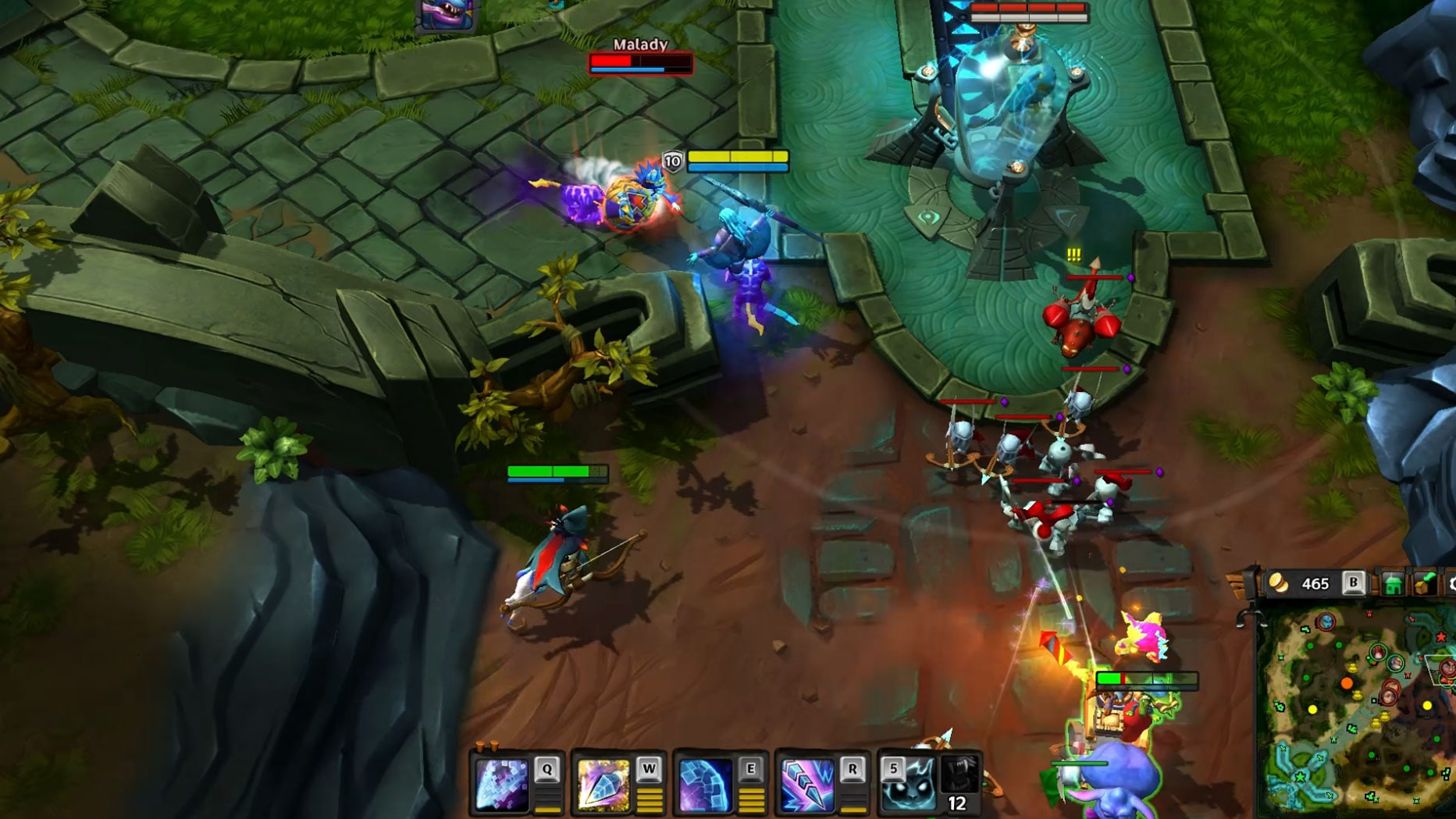The image size is (1456, 819).
Task: Activate the Q ice shard burst ability
Action: tap(504, 784)
